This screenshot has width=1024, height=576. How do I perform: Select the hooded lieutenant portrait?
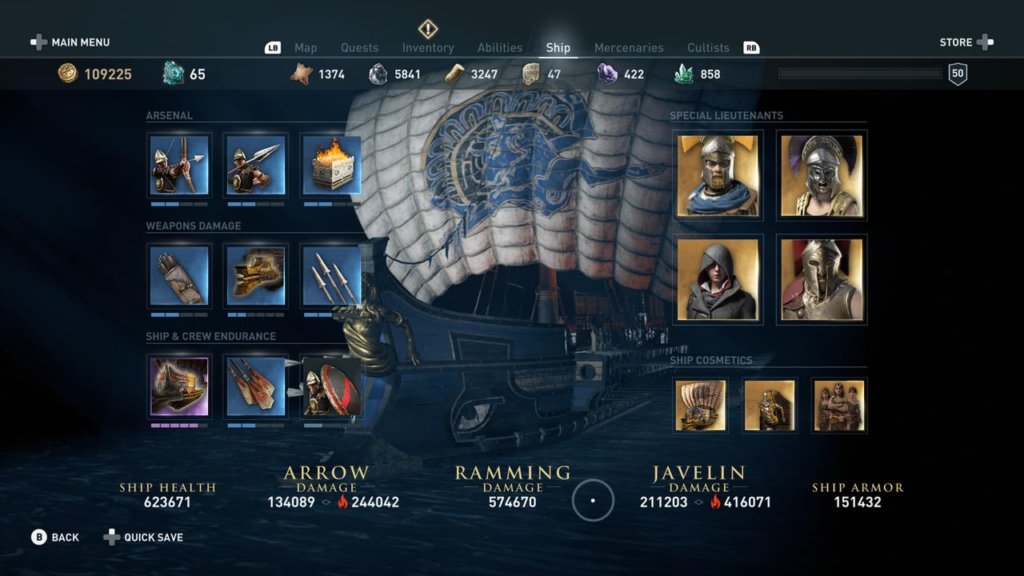pos(718,279)
